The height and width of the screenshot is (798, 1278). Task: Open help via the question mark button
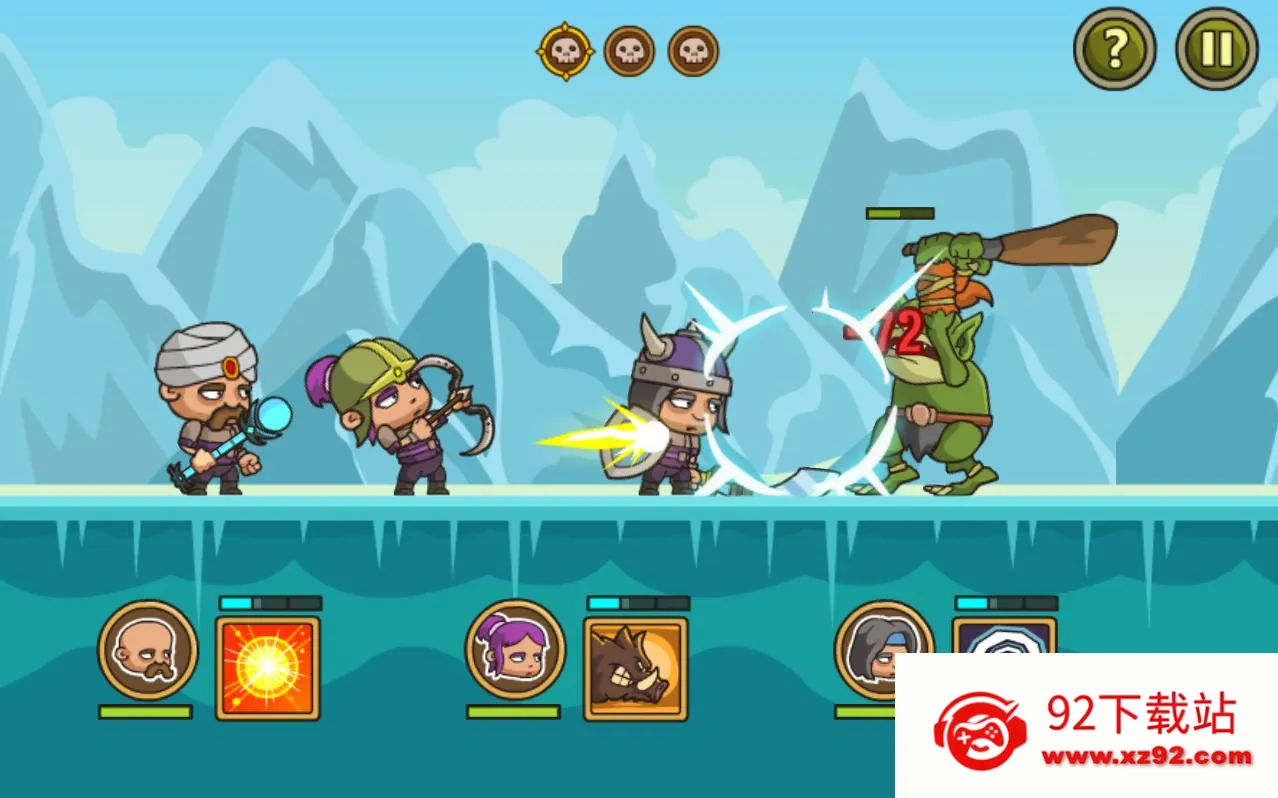click(x=1114, y=48)
